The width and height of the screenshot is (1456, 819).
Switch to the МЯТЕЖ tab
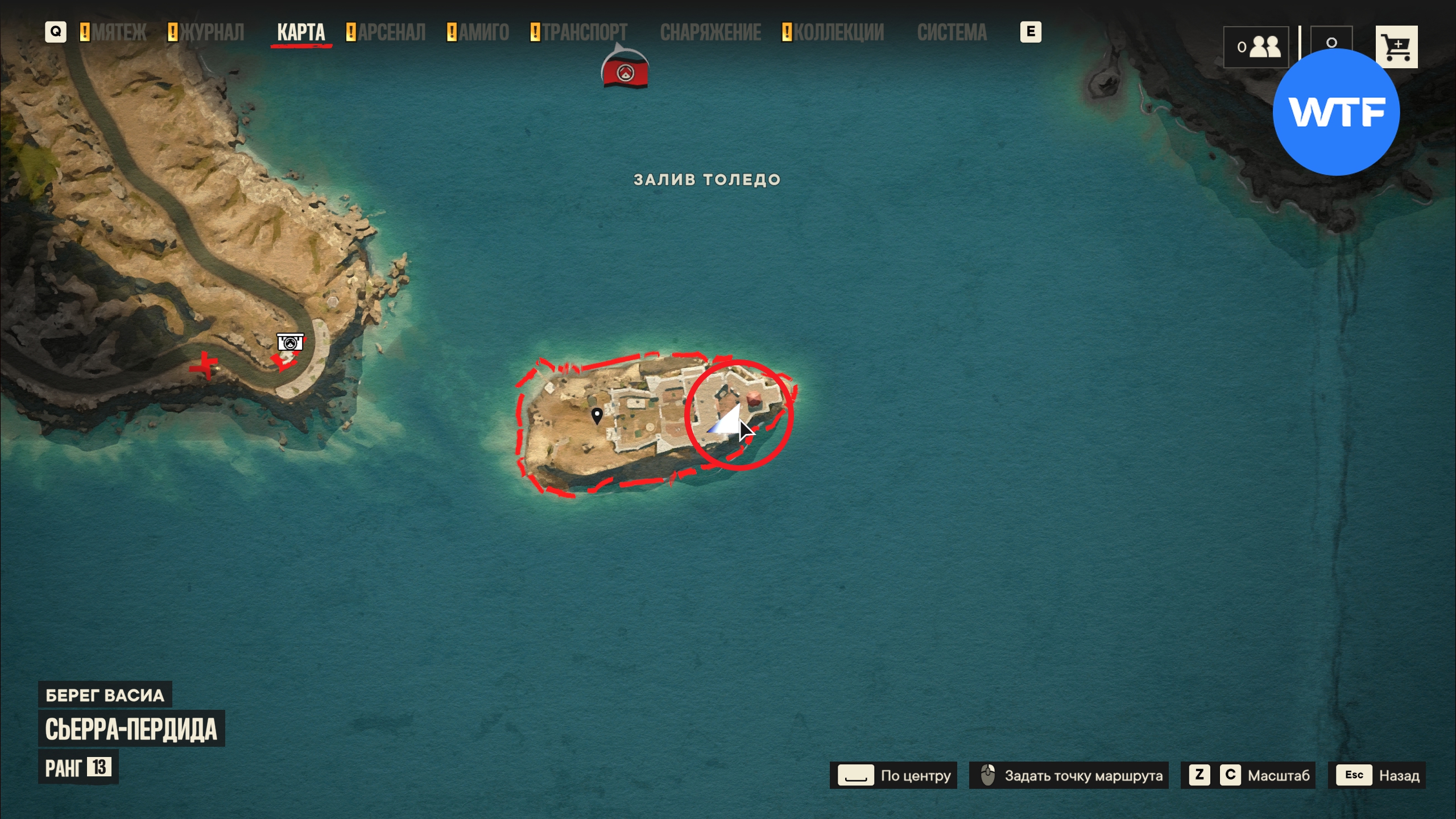(x=119, y=32)
